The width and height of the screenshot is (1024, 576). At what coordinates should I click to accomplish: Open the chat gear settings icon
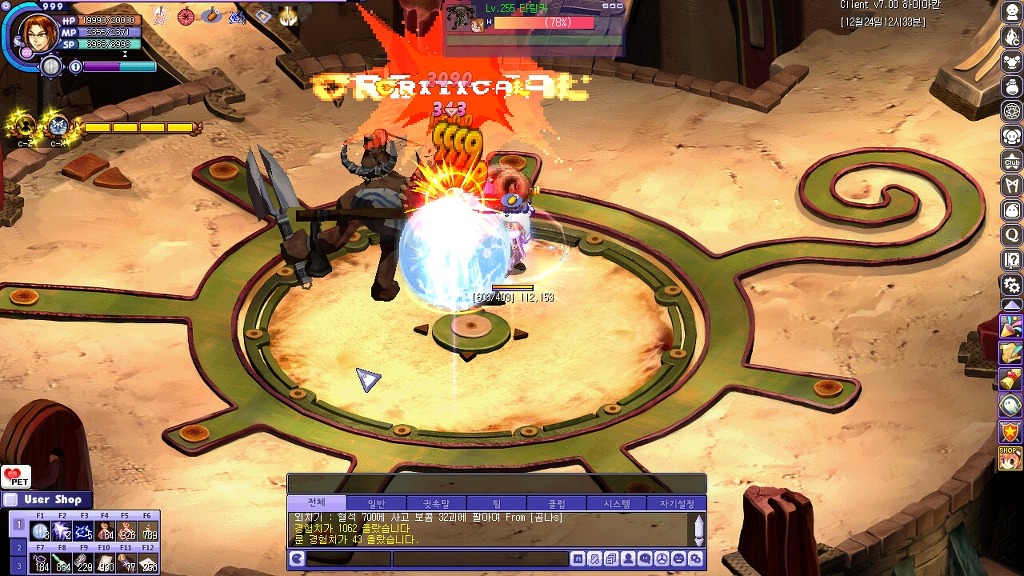(x=697, y=559)
